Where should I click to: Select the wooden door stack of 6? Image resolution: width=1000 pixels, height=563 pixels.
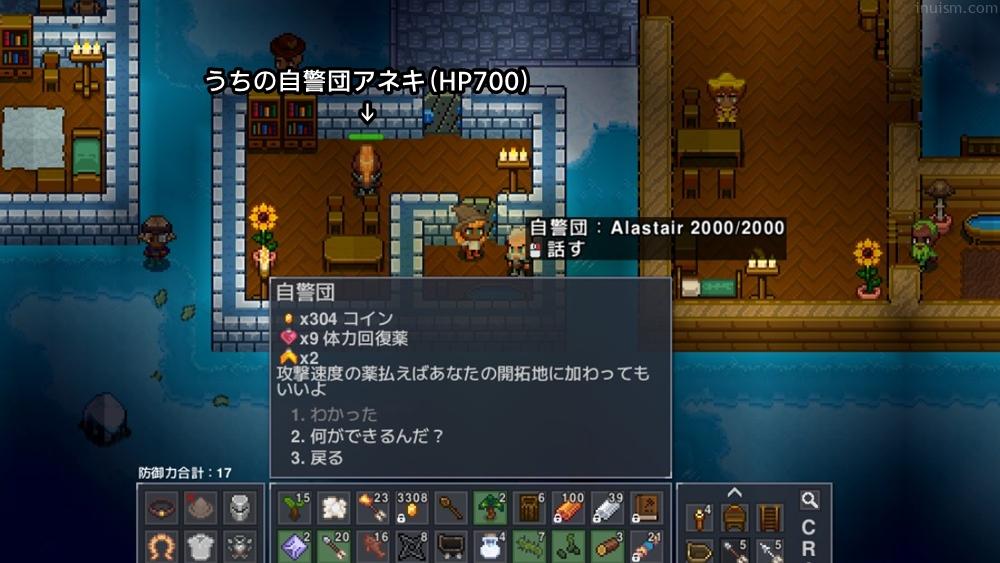tap(528, 509)
